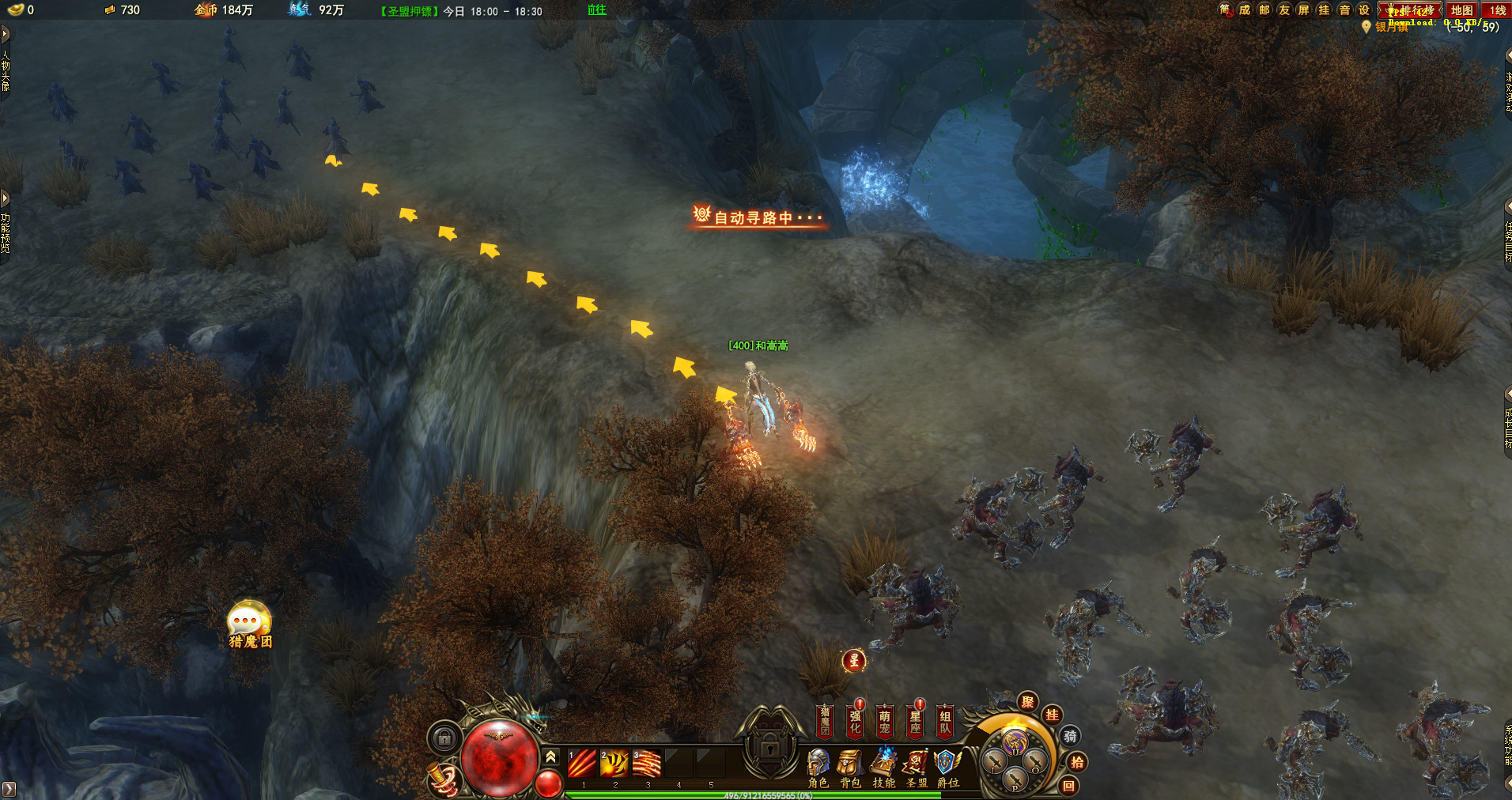
Task: Open the 星座 constellation banner
Action: click(915, 721)
